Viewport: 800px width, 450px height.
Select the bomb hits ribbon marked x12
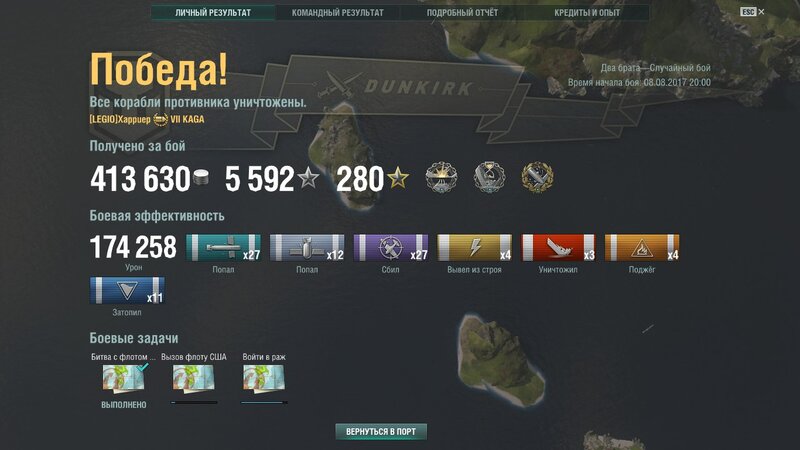click(307, 248)
